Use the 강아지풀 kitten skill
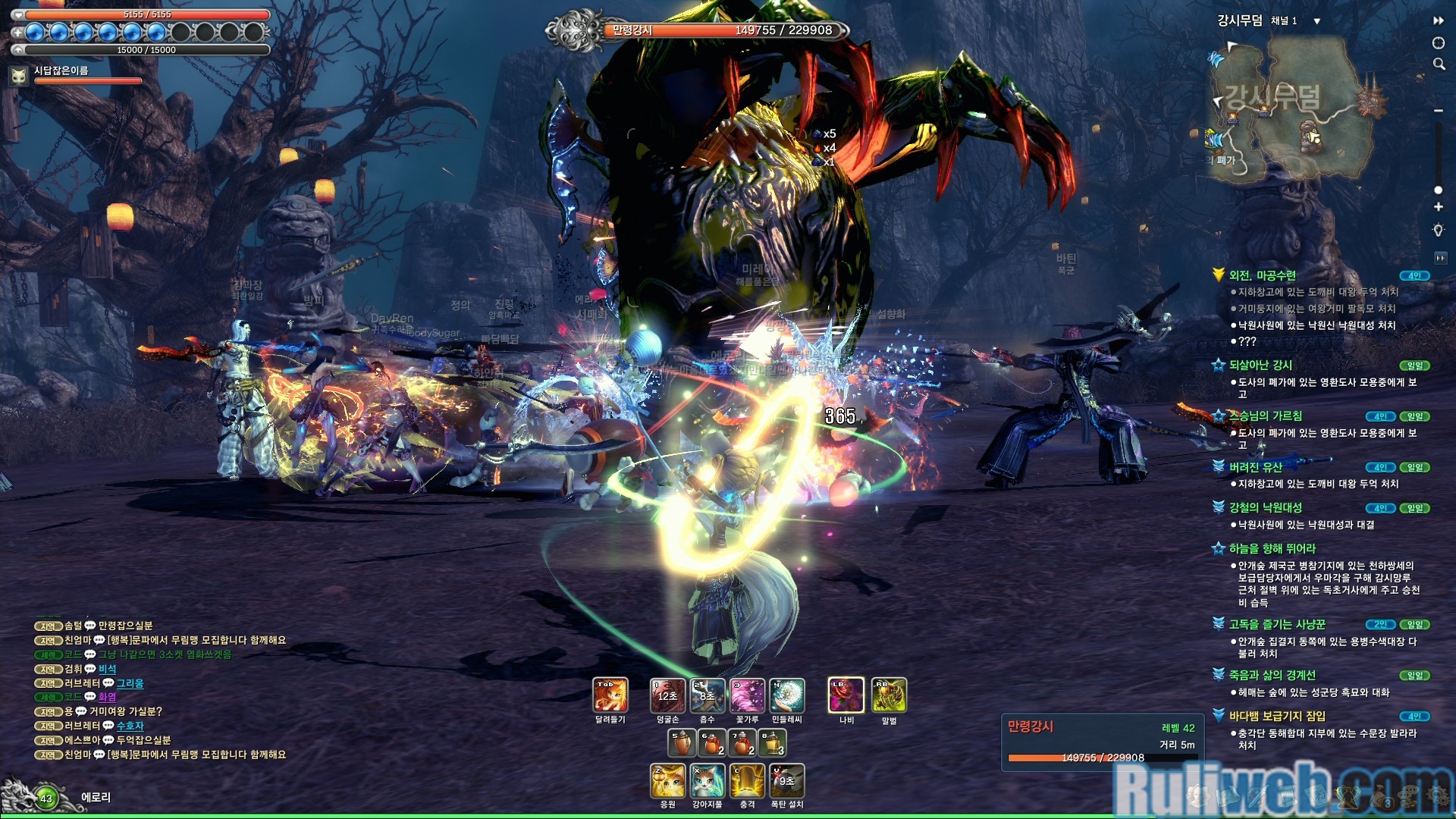The height and width of the screenshot is (819, 1456). [x=708, y=781]
